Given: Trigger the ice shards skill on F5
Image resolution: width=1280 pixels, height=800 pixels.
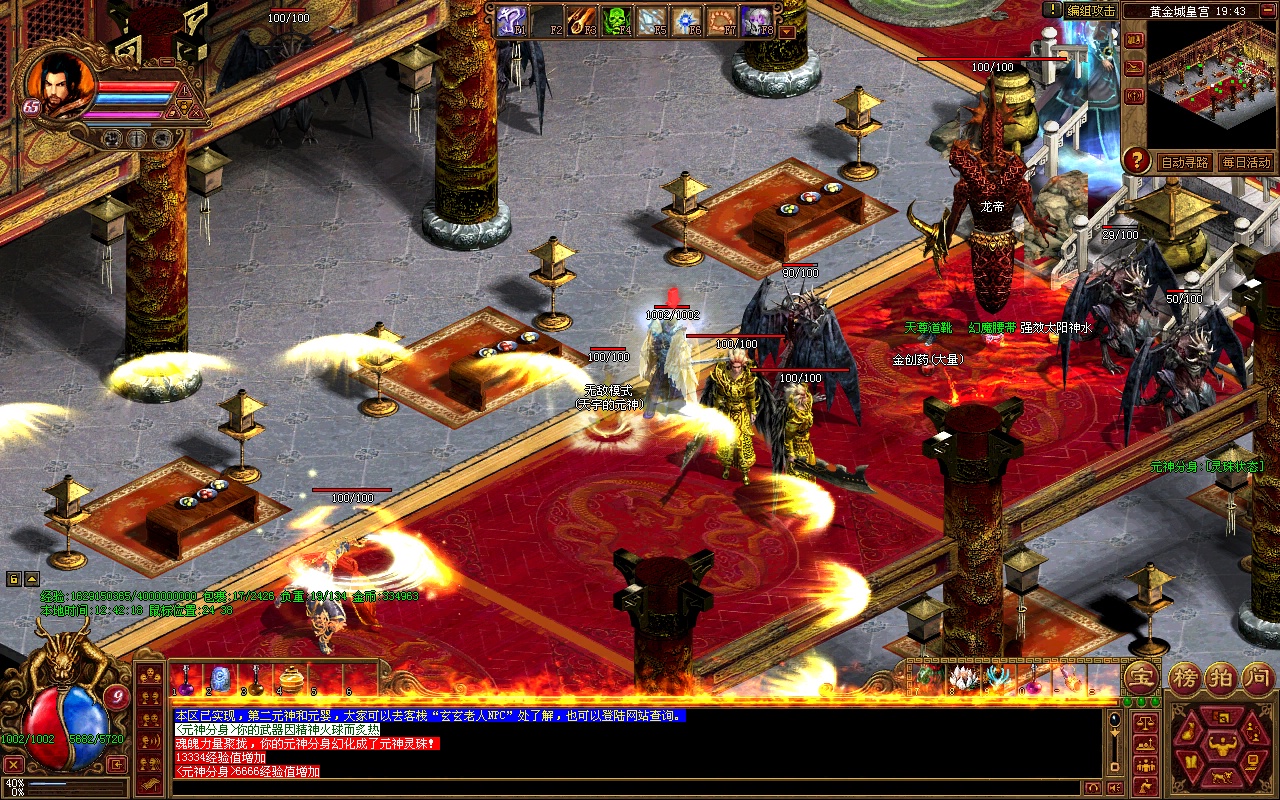Looking at the screenshot, I should point(652,21).
